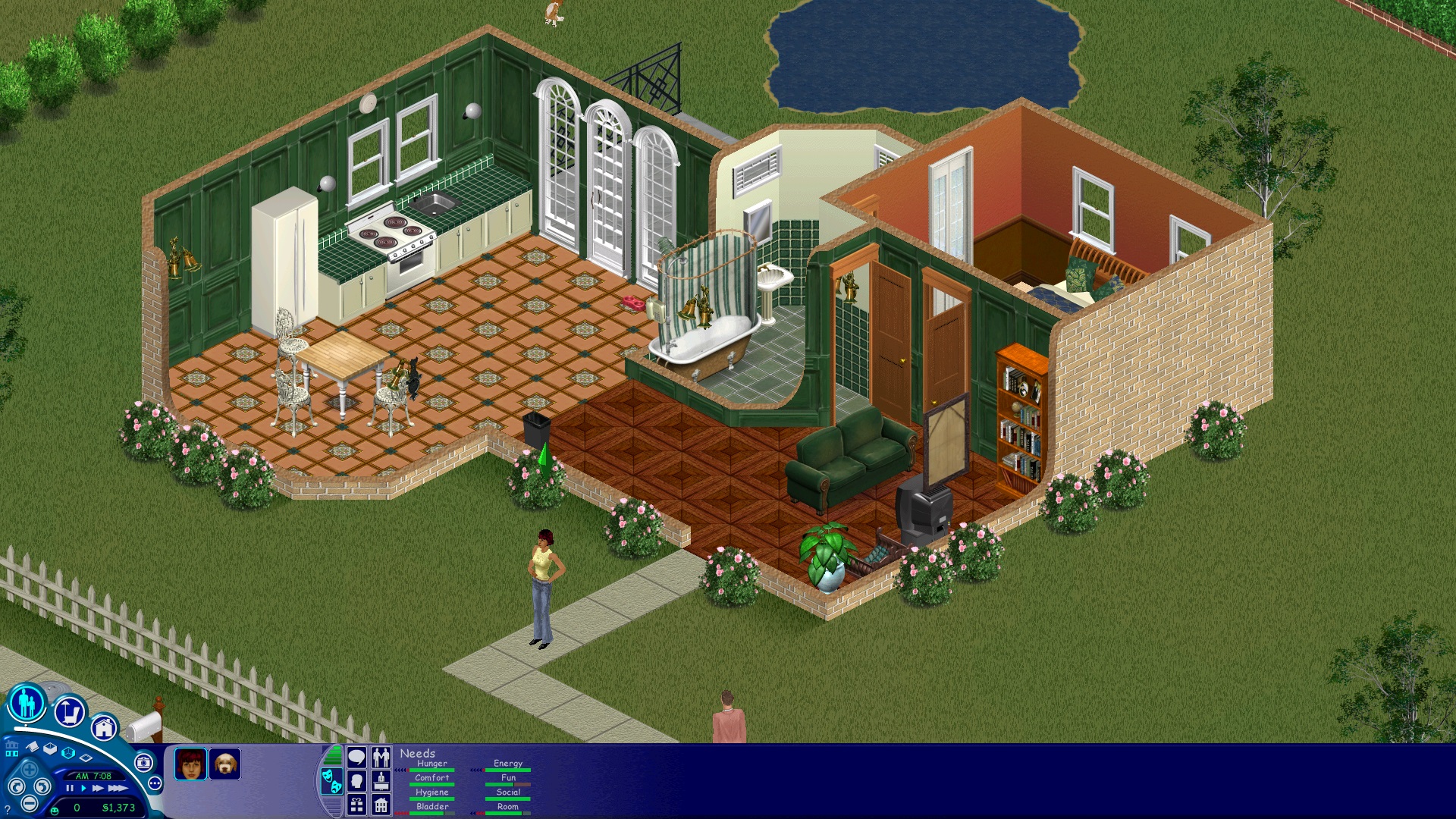
Task: Open Build Mode with the house icon
Action: coord(104,730)
